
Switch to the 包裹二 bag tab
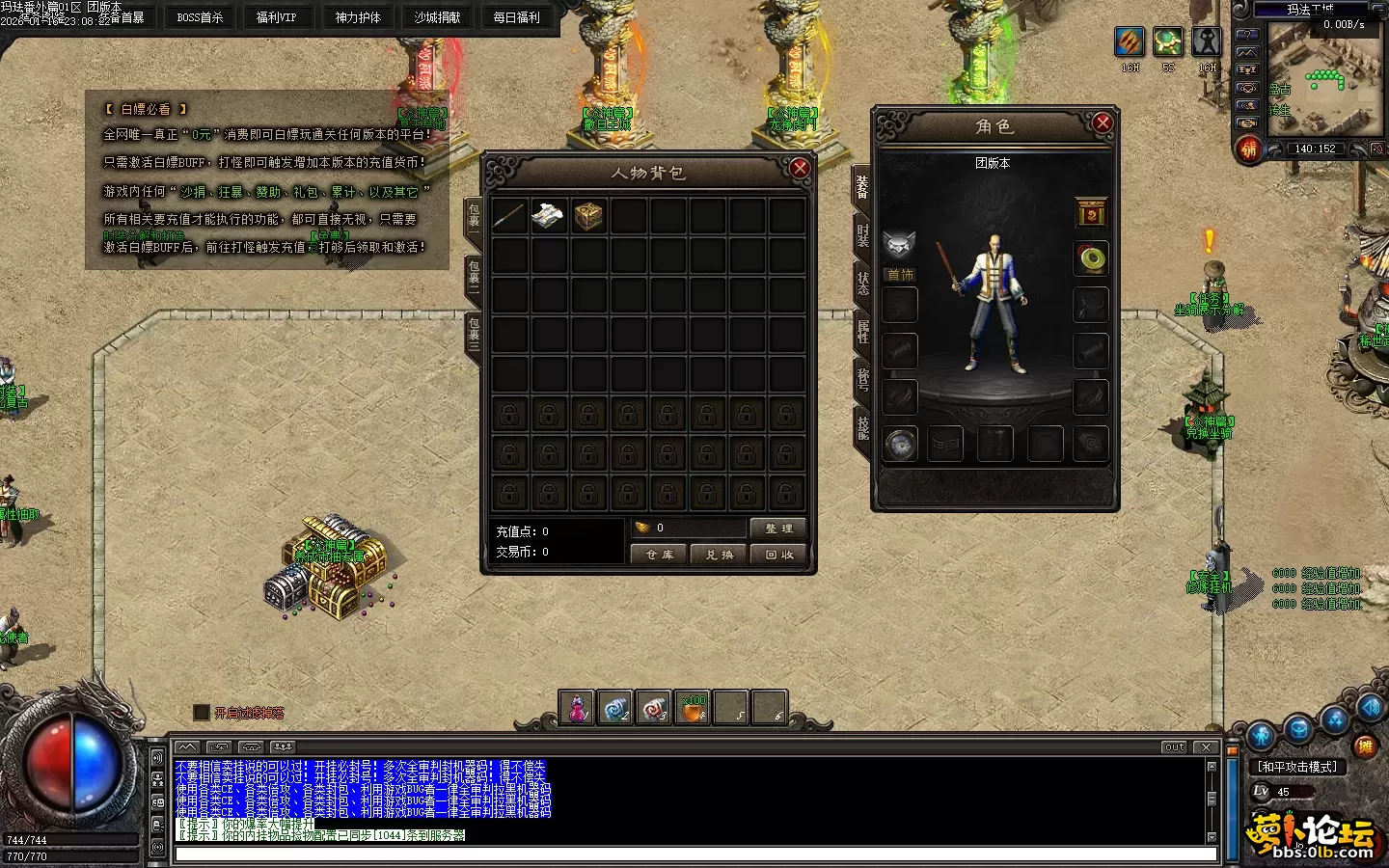(474, 277)
